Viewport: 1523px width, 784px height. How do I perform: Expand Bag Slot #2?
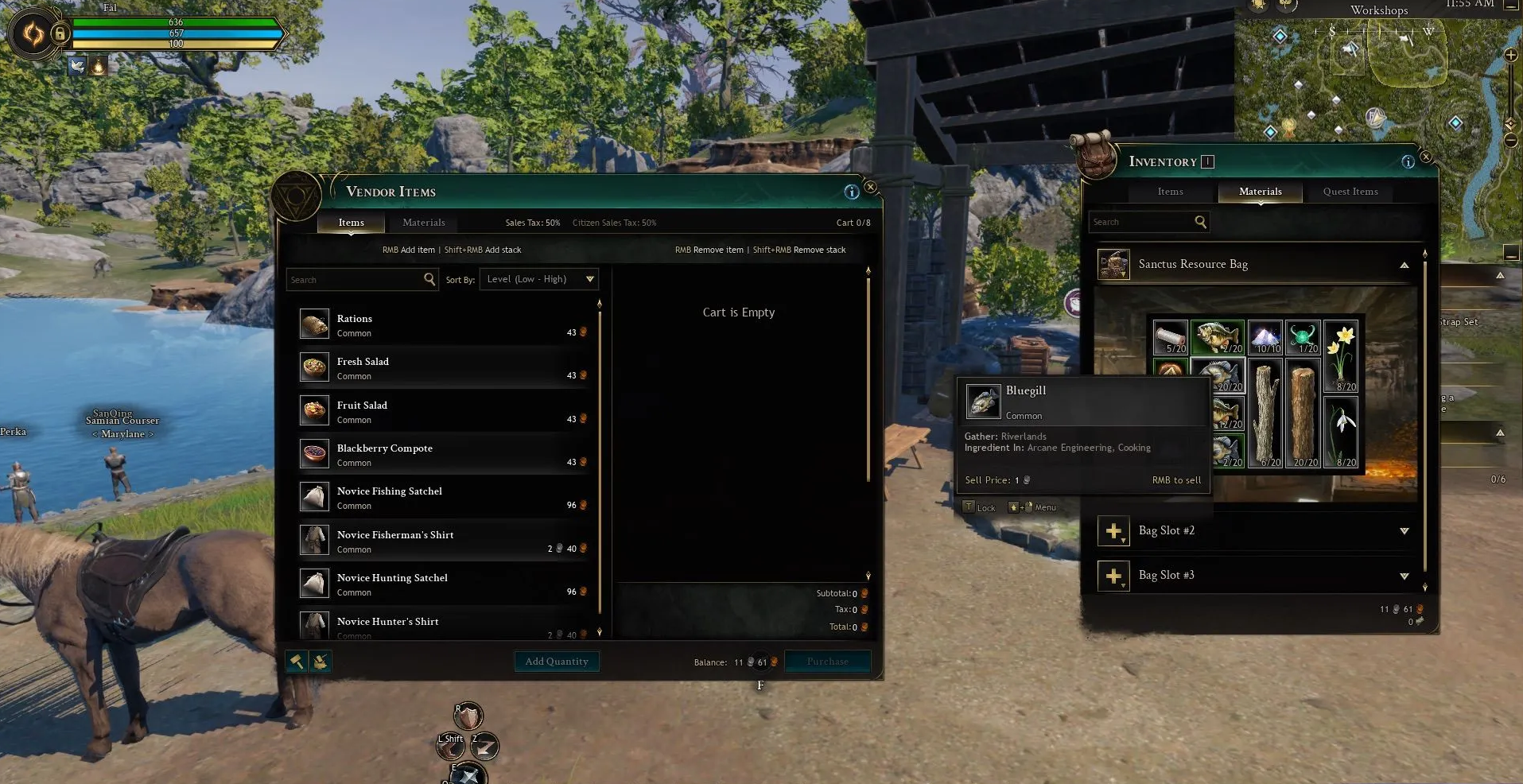[x=1404, y=531]
